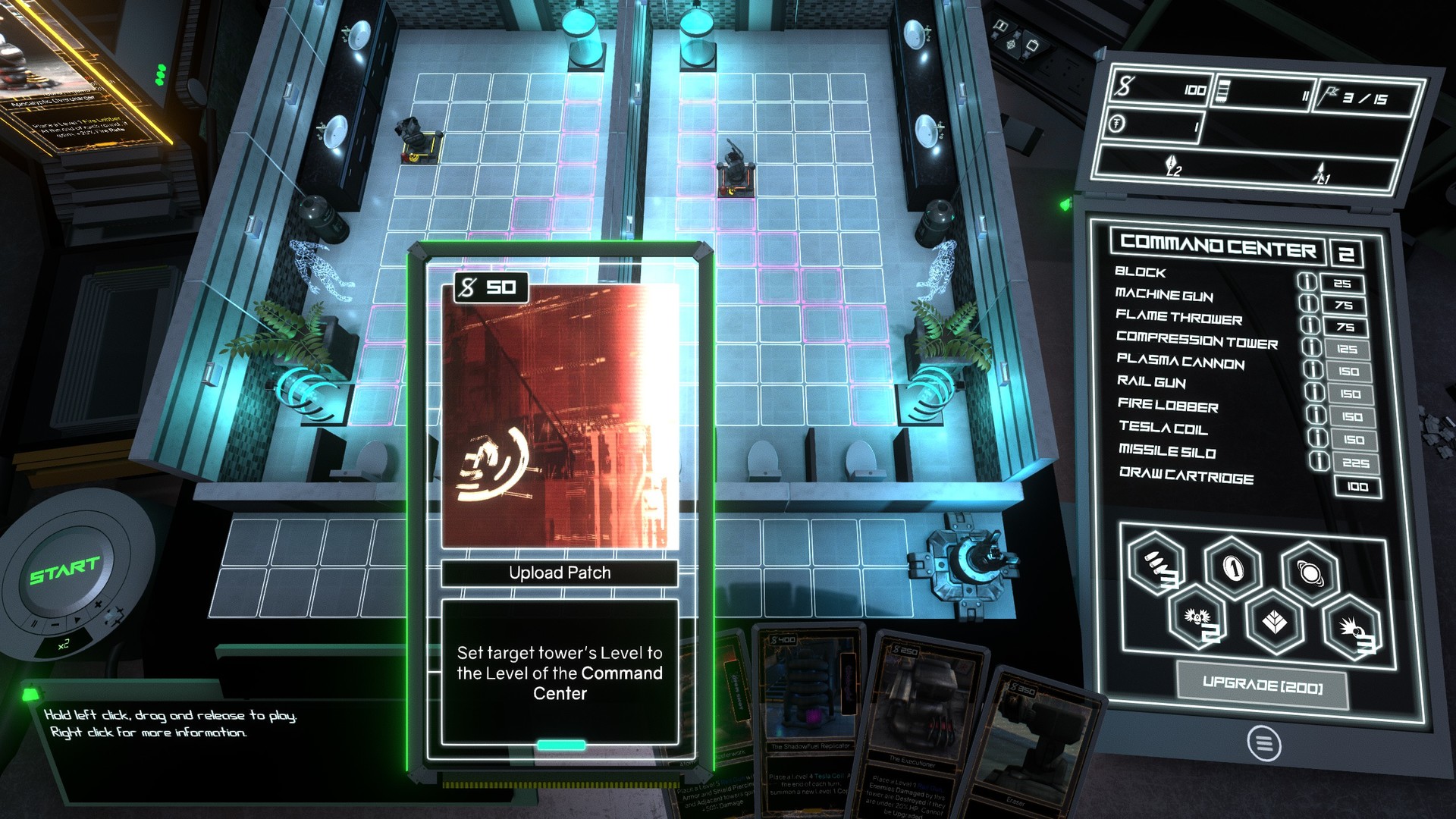The image size is (1456, 819).
Task: Select the bullets hexagon upgrade icon
Action: (1156, 565)
